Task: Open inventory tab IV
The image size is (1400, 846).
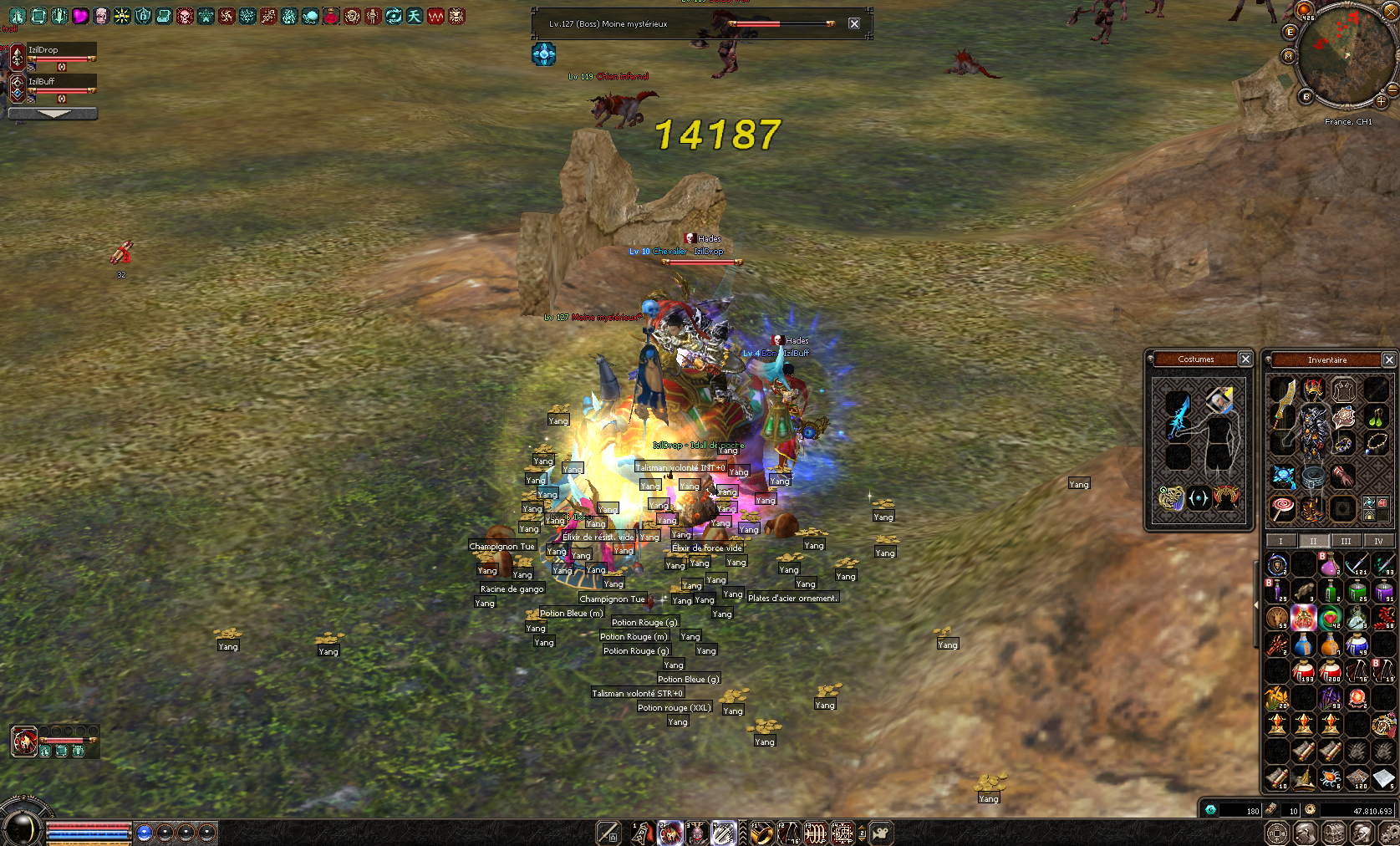Action: [x=1378, y=541]
